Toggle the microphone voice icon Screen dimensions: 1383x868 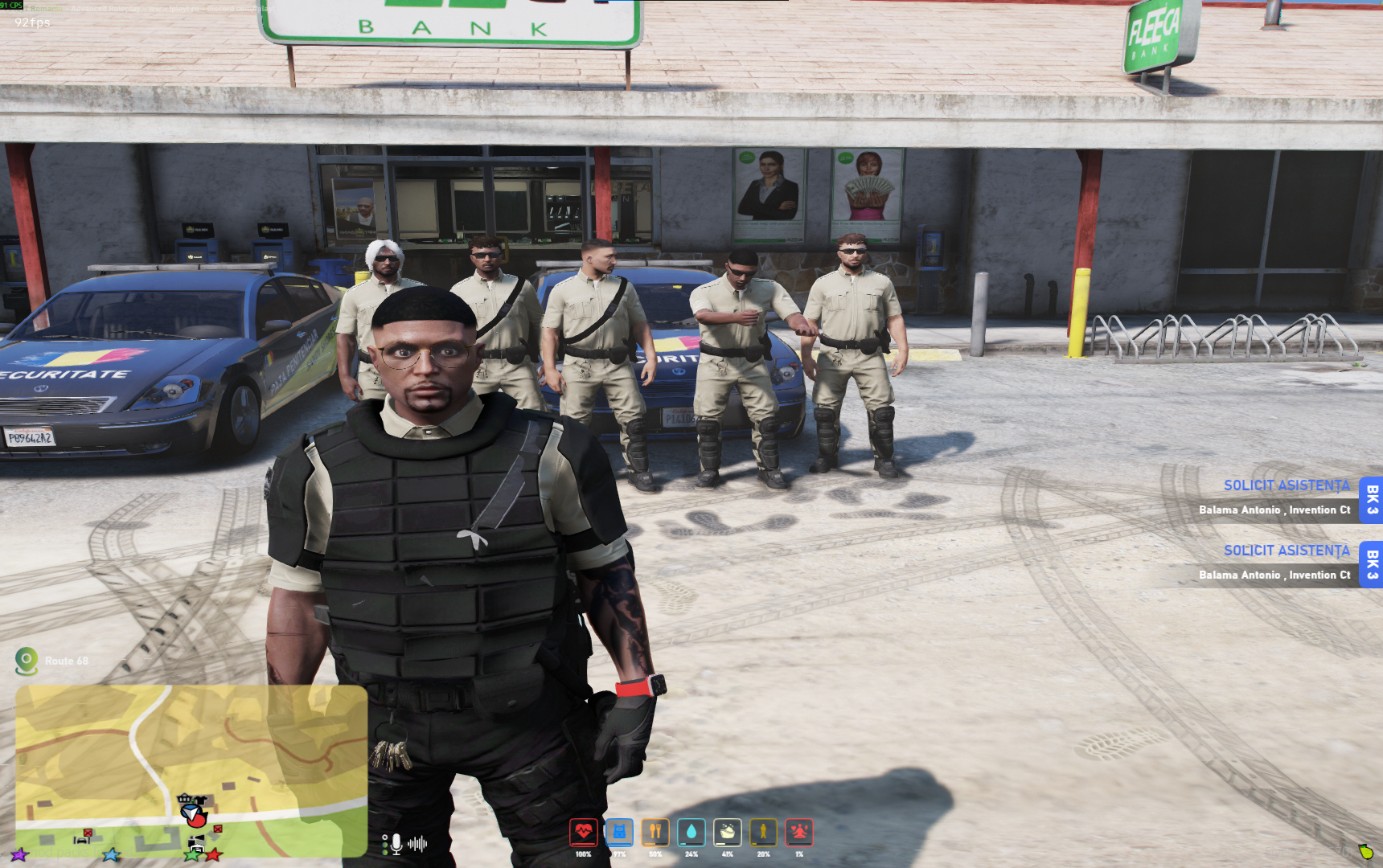tap(396, 844)
